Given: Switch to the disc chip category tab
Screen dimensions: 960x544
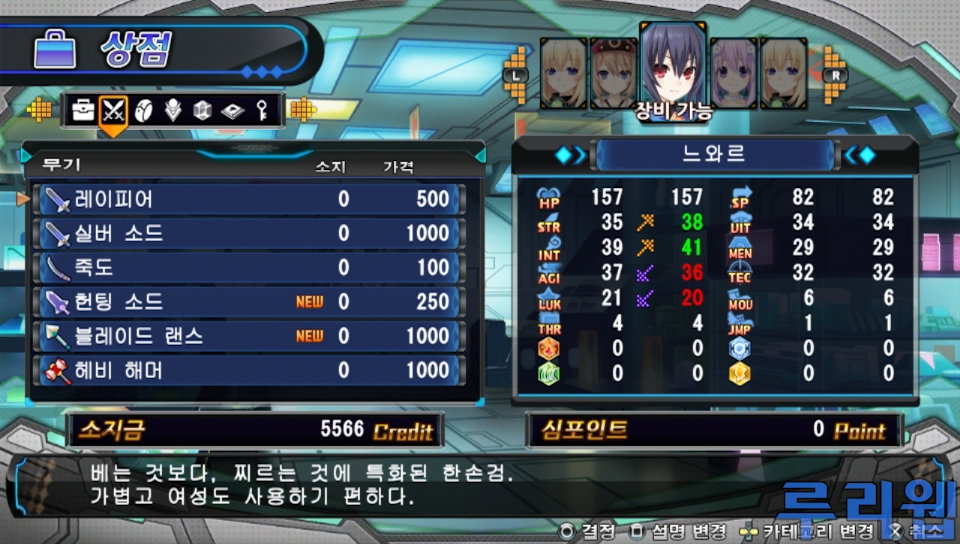Looking at the screenshot, I should coord(231,110).
